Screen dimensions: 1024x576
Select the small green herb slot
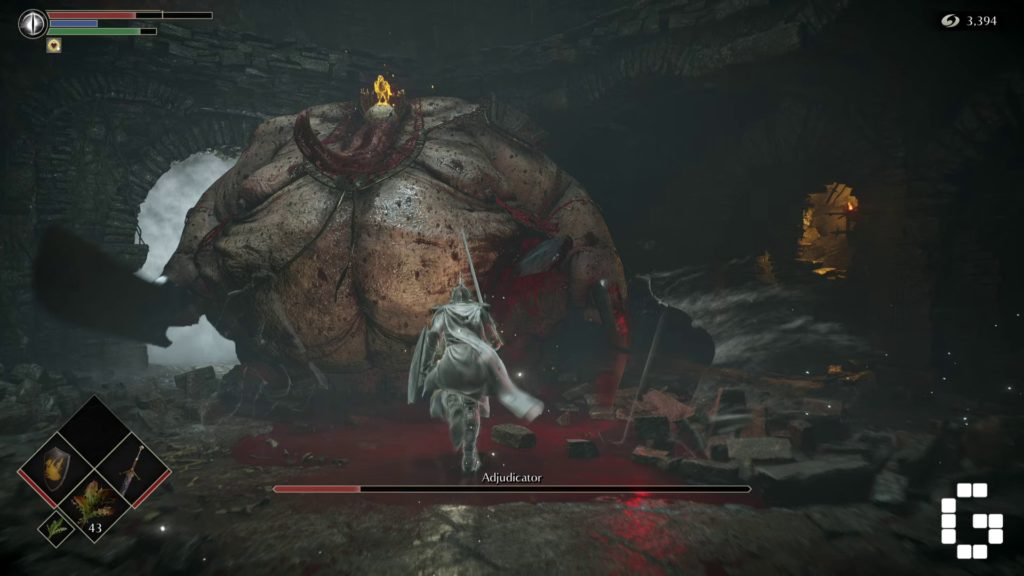pyautogui.click(x=53, y=528)
